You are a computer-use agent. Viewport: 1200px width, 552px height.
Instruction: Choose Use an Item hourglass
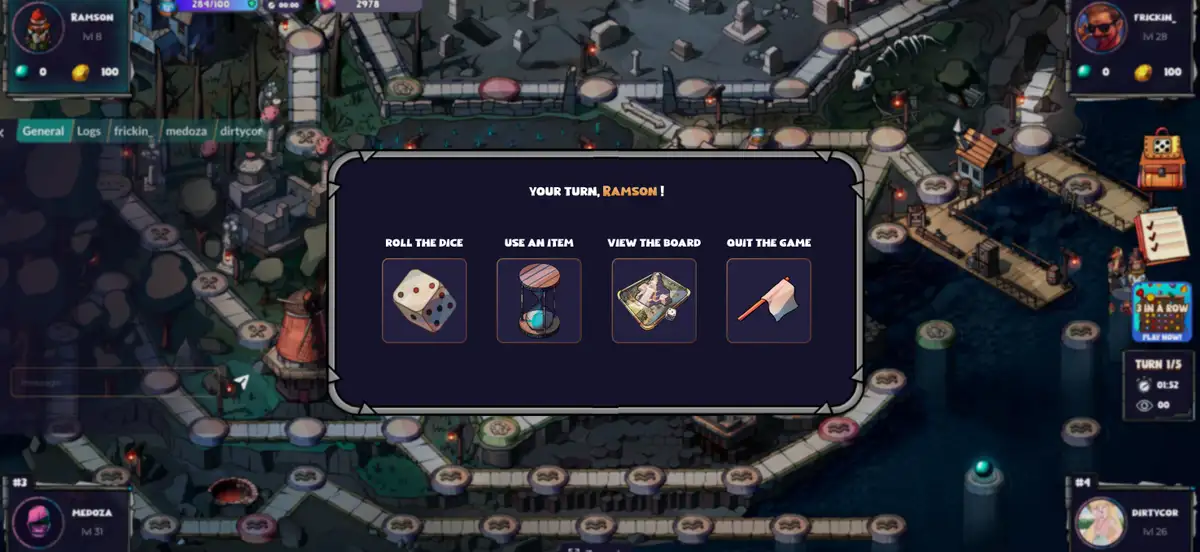click(539, 301)
